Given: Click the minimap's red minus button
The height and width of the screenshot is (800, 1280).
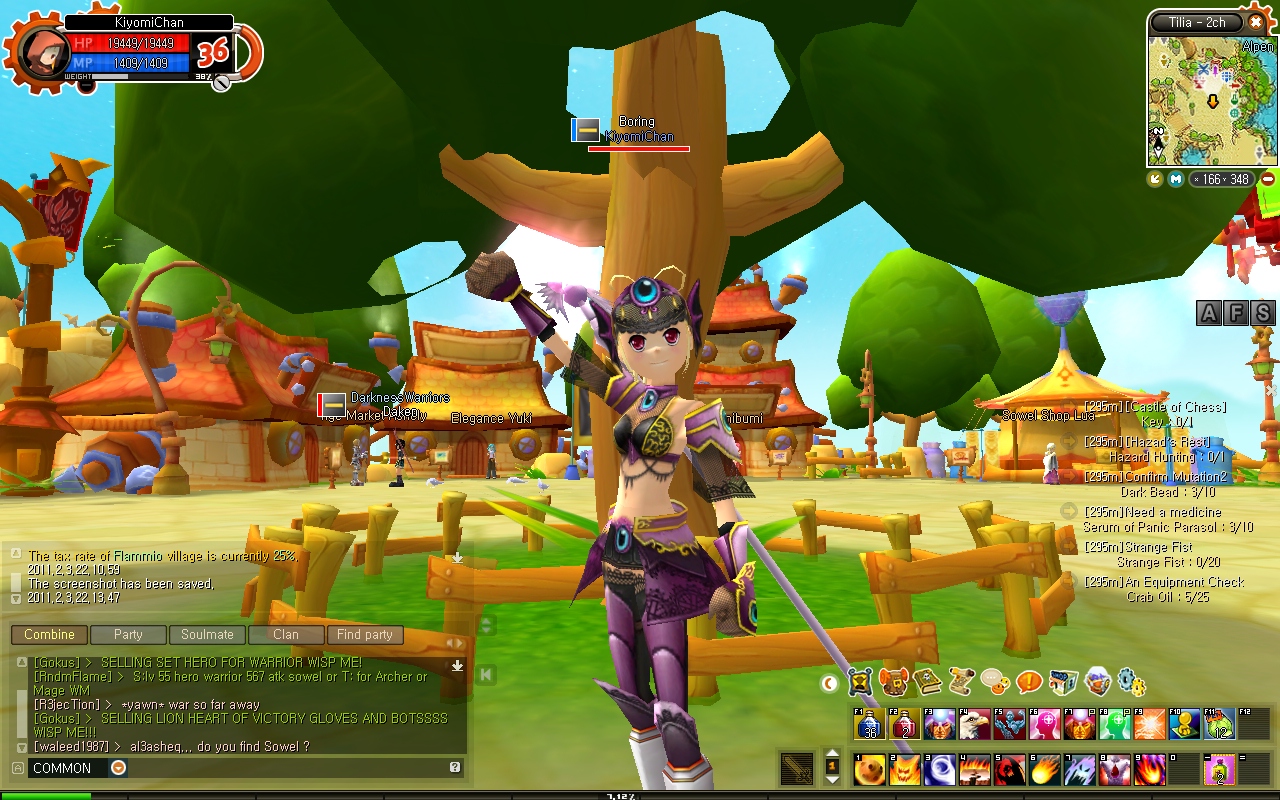Looking at the screenshot, I should pos(1268,179).
